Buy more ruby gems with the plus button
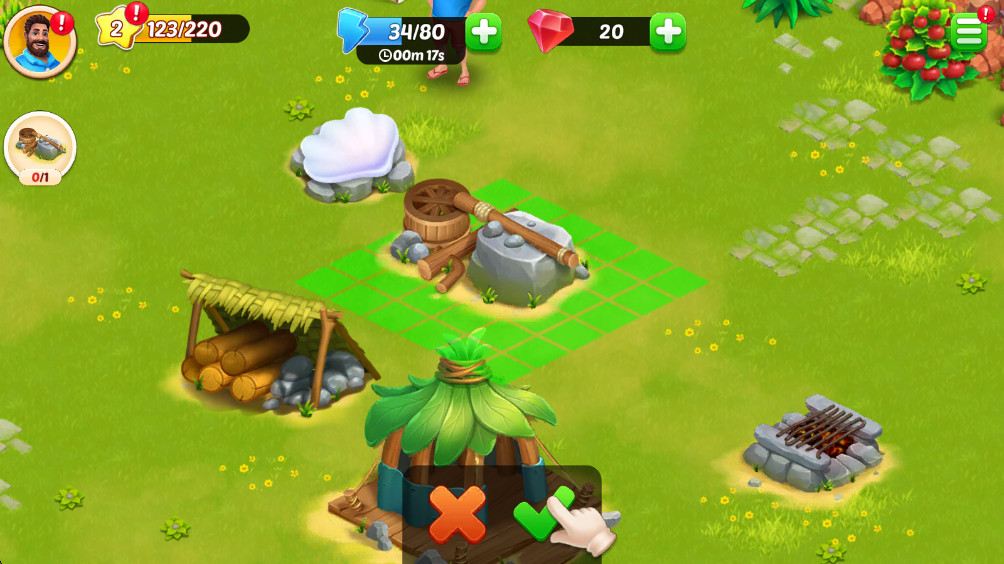Screen dimensions: 1004x564 667,32
